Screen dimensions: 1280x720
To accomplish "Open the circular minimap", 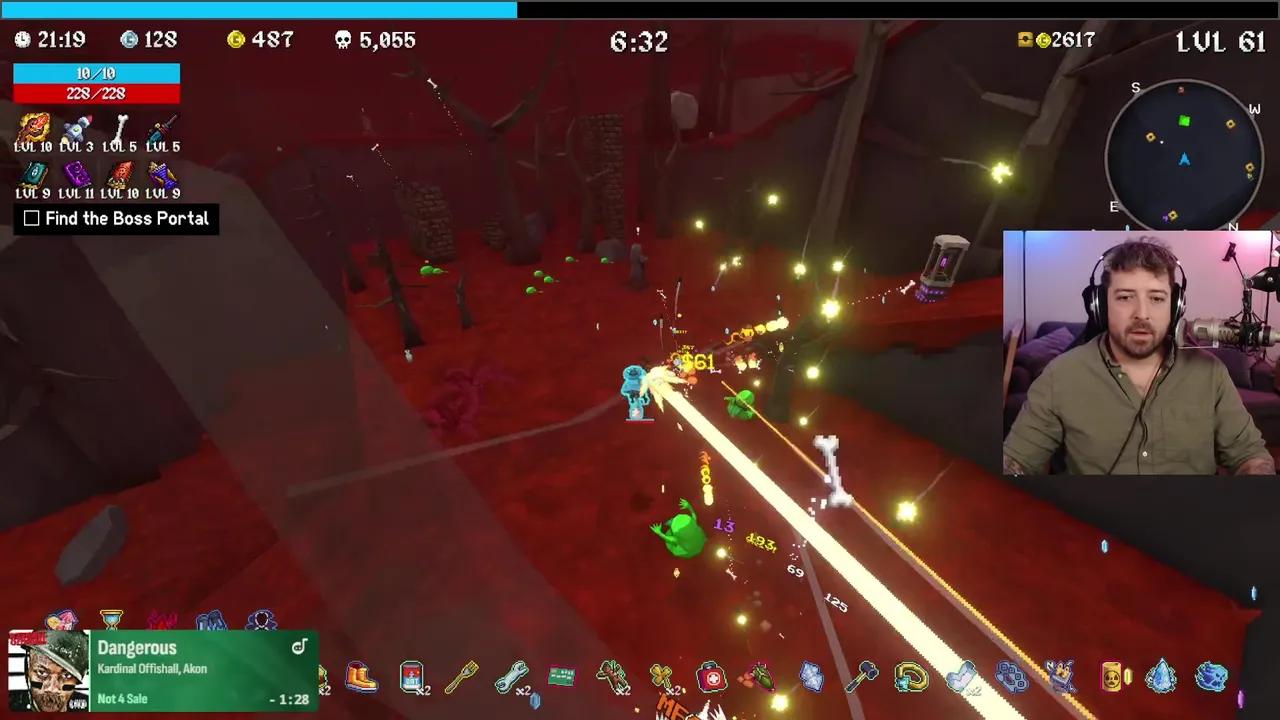I will (x=1184, y=157).
